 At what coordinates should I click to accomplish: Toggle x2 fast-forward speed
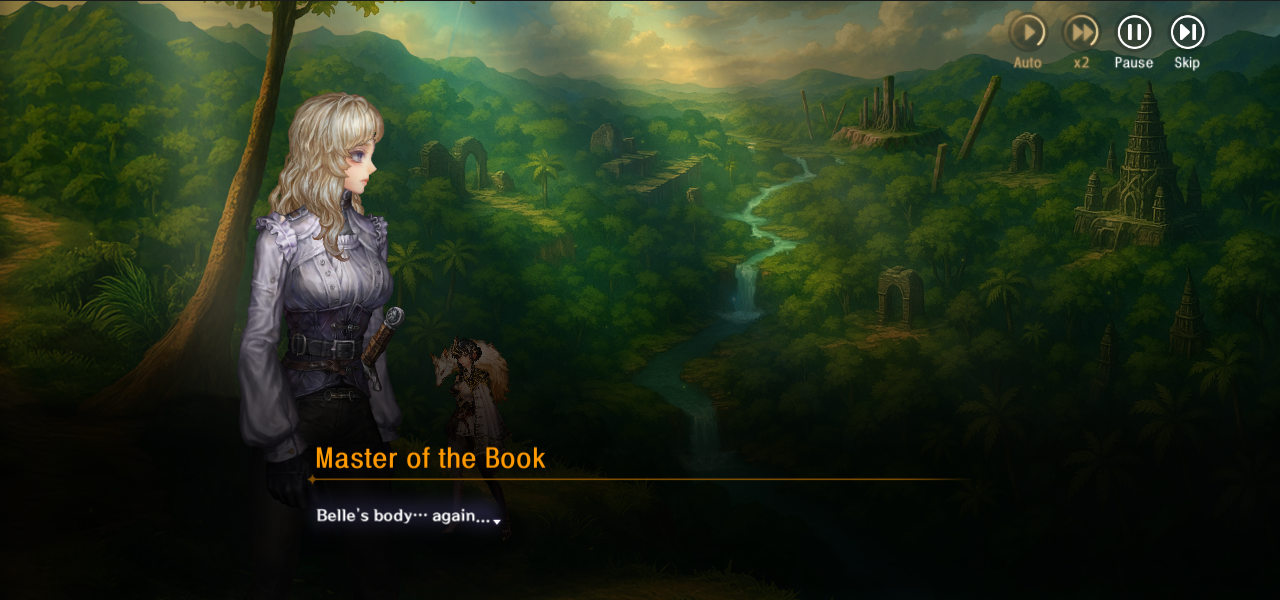tap(1080, 32)
